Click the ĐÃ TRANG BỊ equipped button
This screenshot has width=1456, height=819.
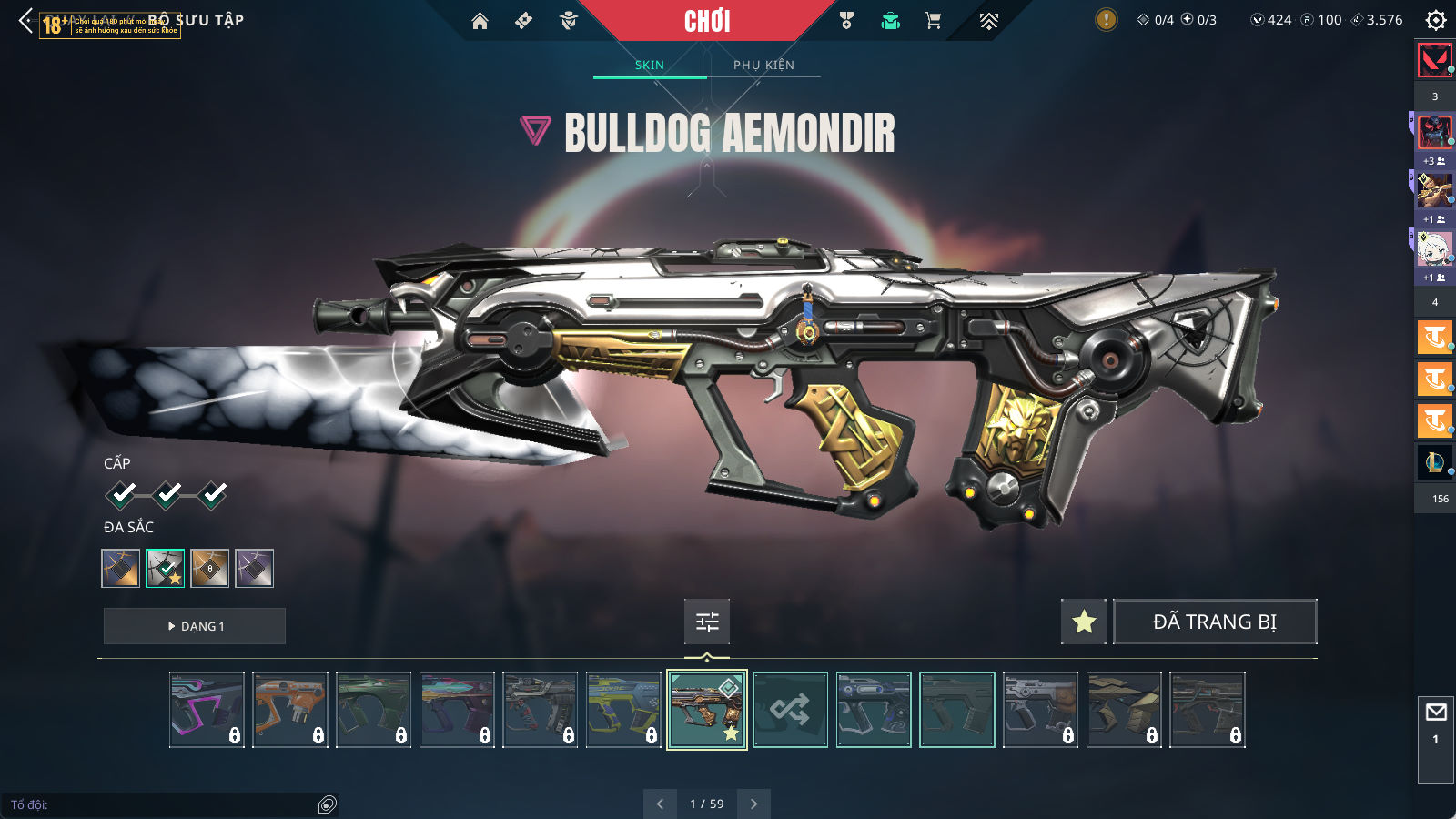(x=1214, y=622)
